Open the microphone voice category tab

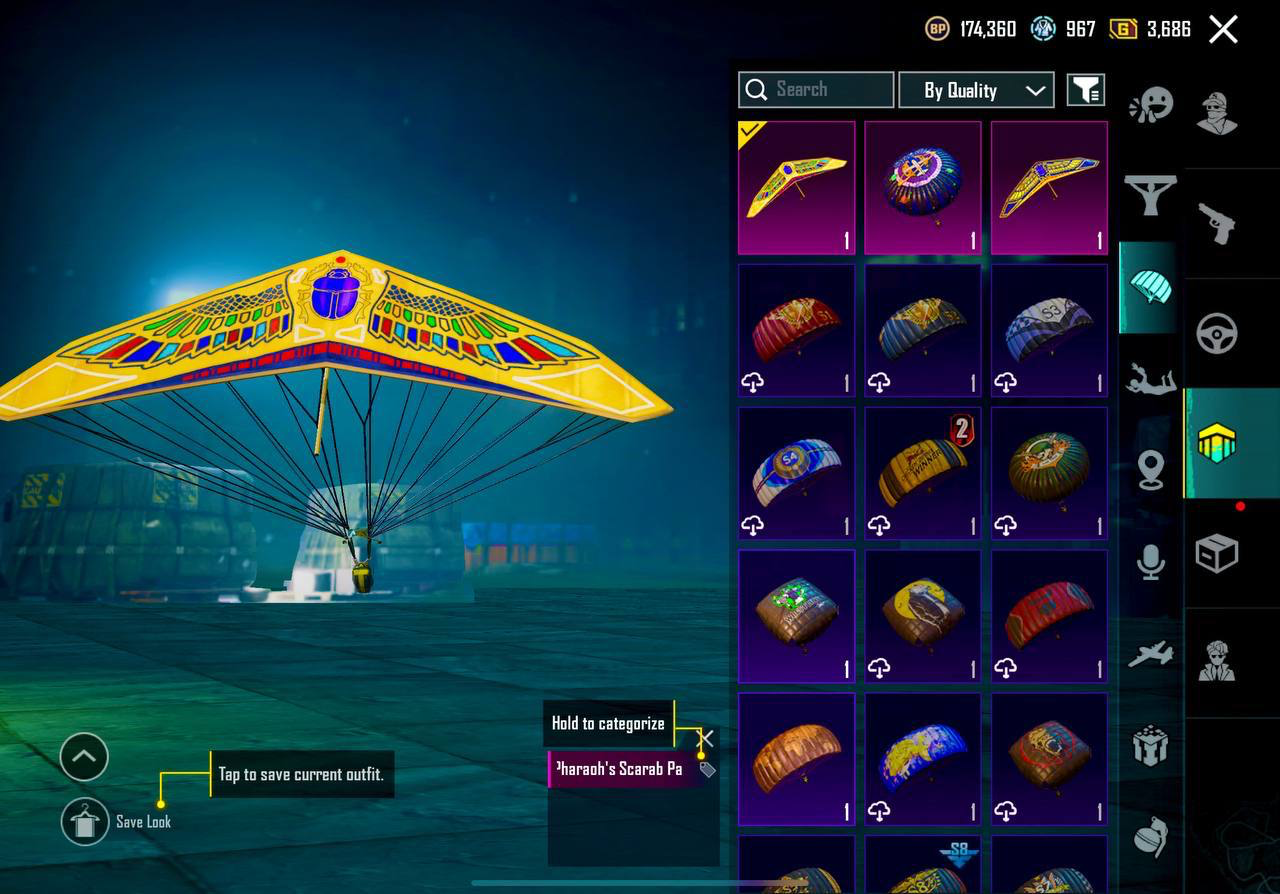[1150, 561]
